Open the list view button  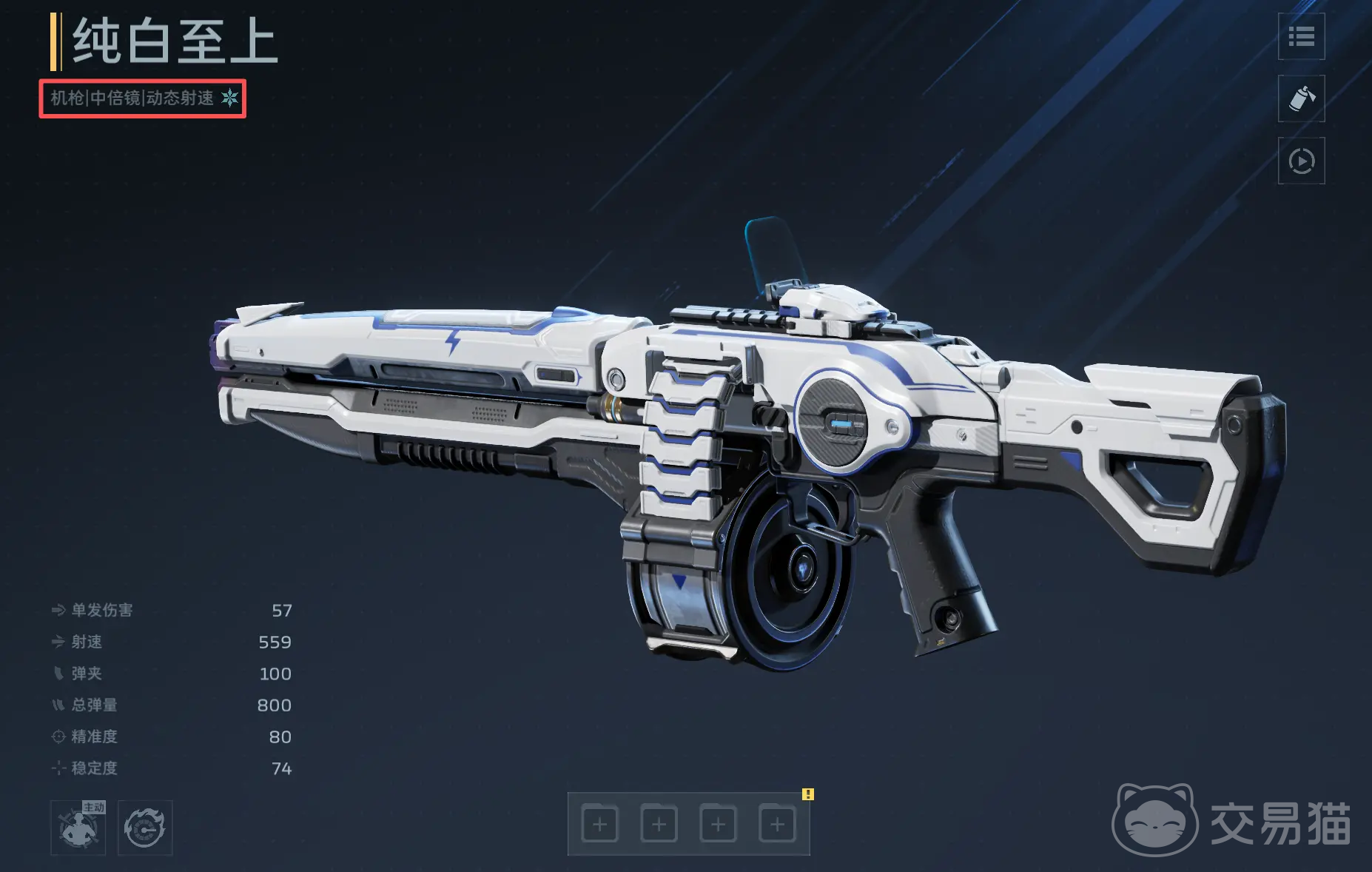pos(1301,36)
